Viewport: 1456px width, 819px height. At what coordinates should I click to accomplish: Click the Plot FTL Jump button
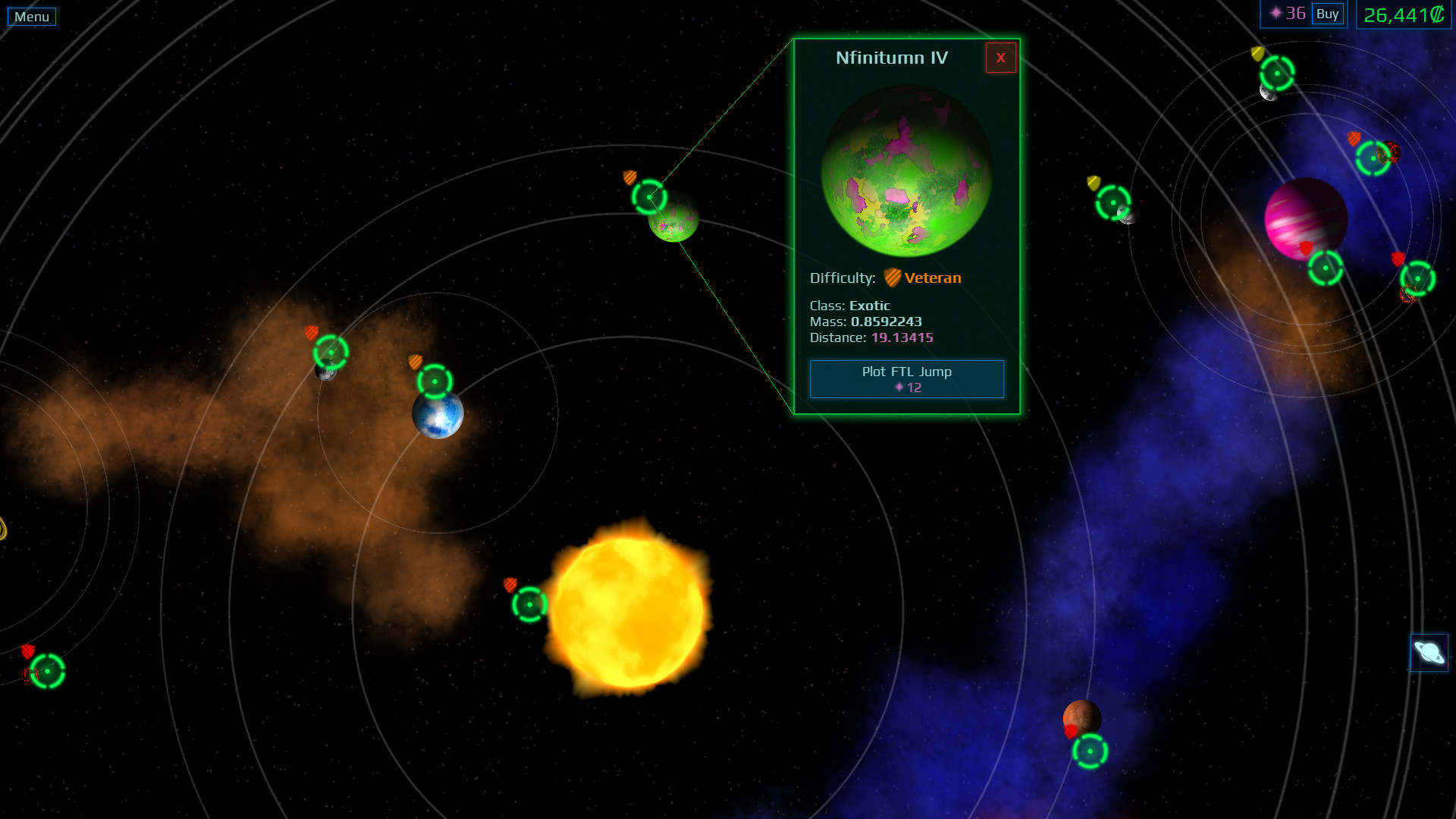pos(906,378)
